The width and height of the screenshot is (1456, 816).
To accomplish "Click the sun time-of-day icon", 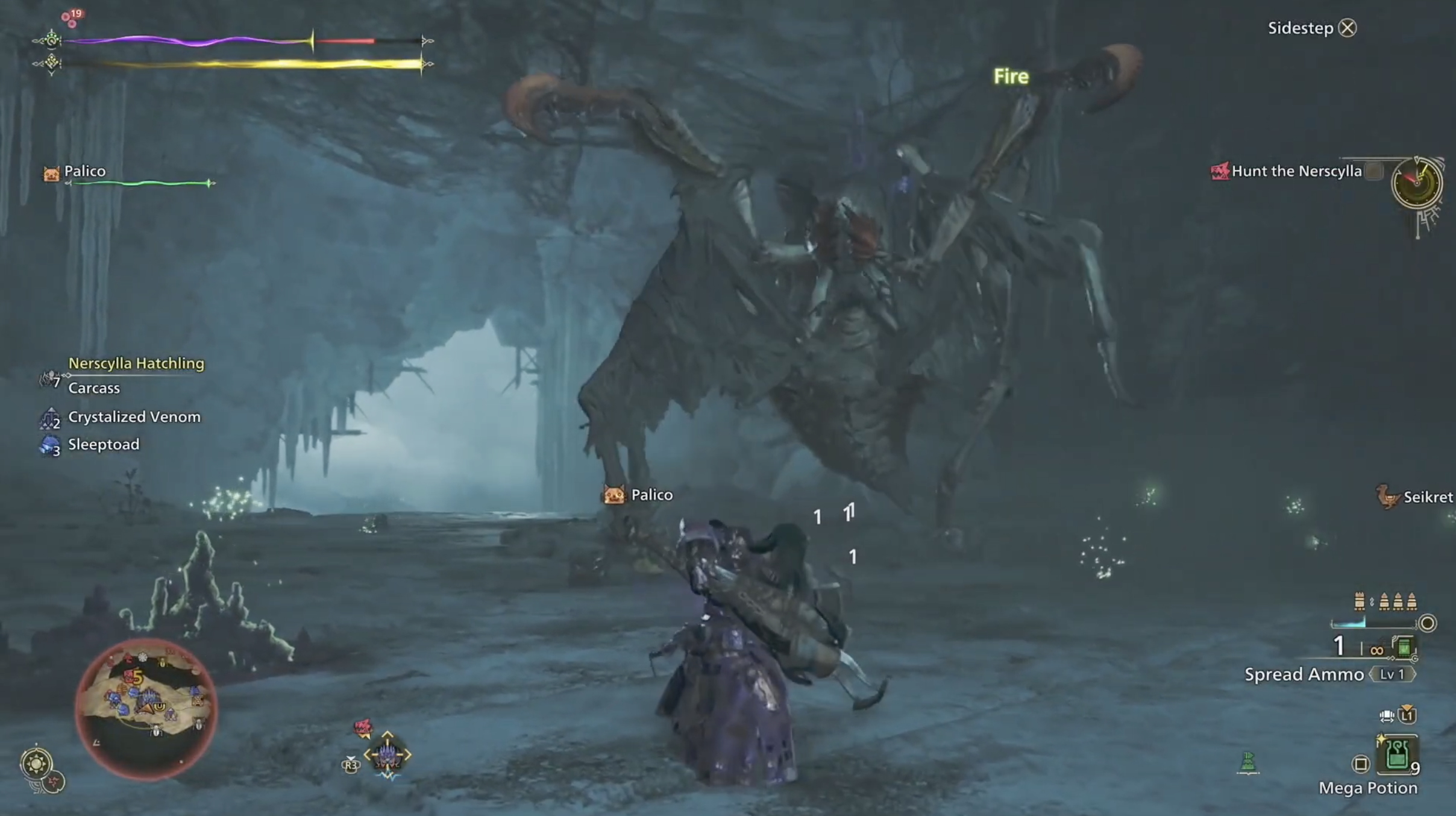I will coord(36,764).
